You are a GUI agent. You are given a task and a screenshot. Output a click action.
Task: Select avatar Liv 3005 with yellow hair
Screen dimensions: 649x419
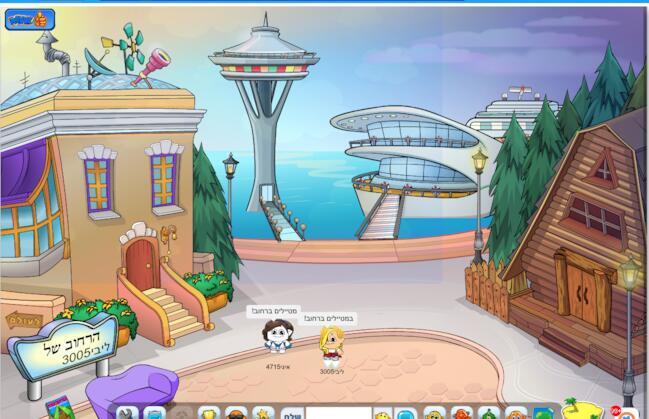point(329,346)
